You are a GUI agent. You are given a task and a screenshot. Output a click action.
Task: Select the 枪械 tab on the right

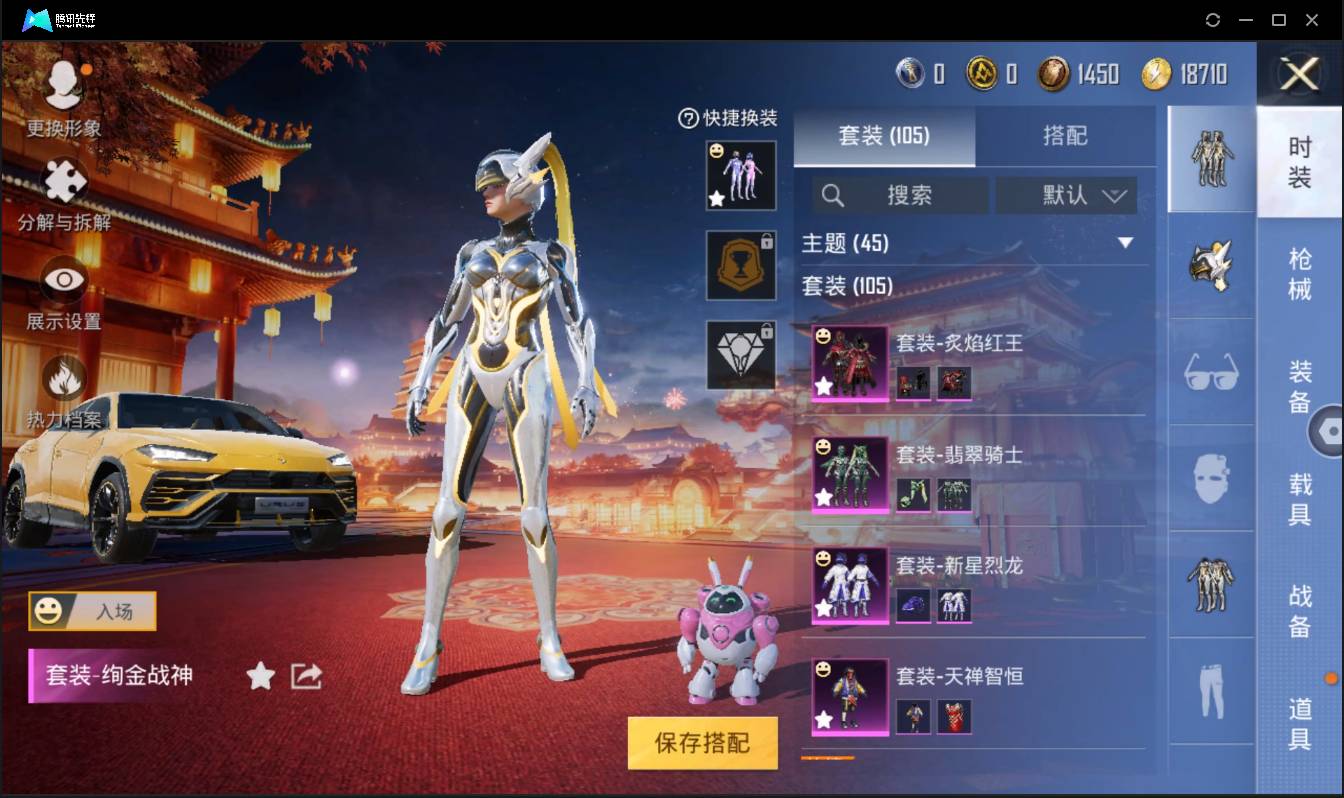(x=1301, y=269)
